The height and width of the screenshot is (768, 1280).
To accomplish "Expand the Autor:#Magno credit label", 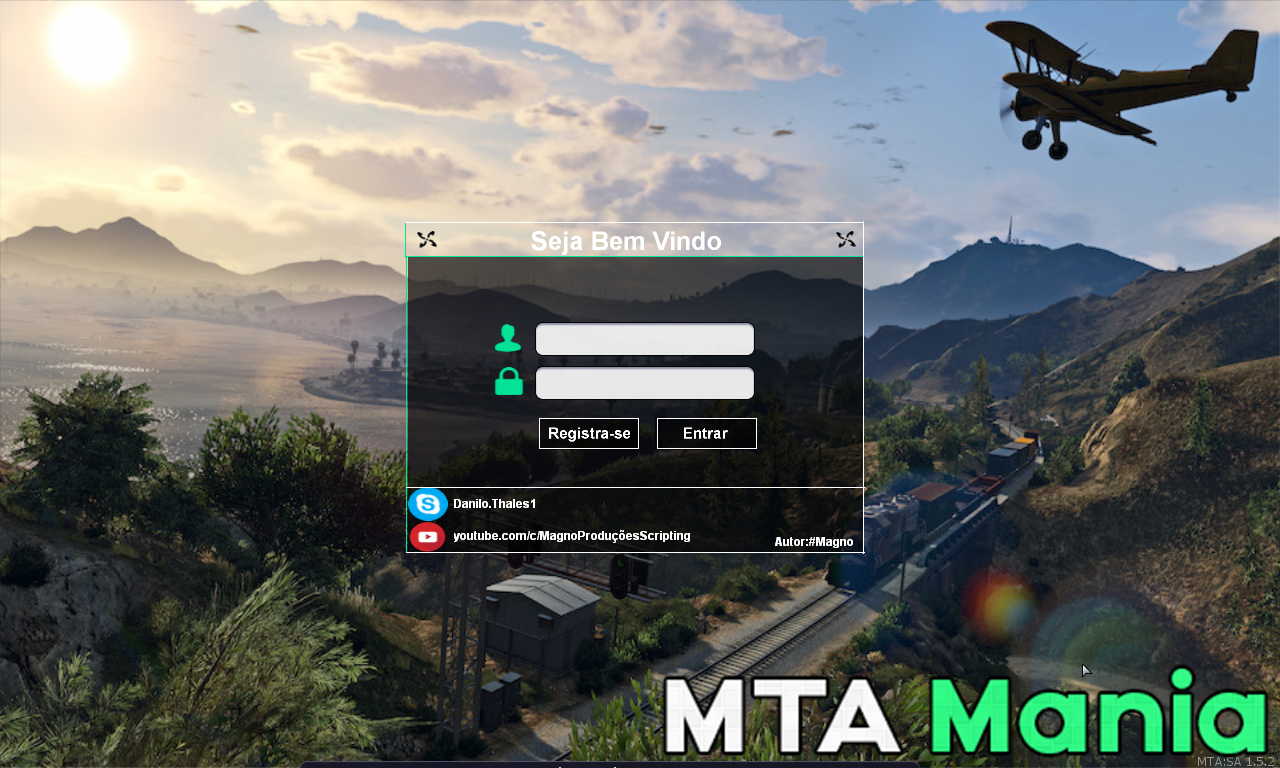I will pyautogui.click(x=814, y=541).
